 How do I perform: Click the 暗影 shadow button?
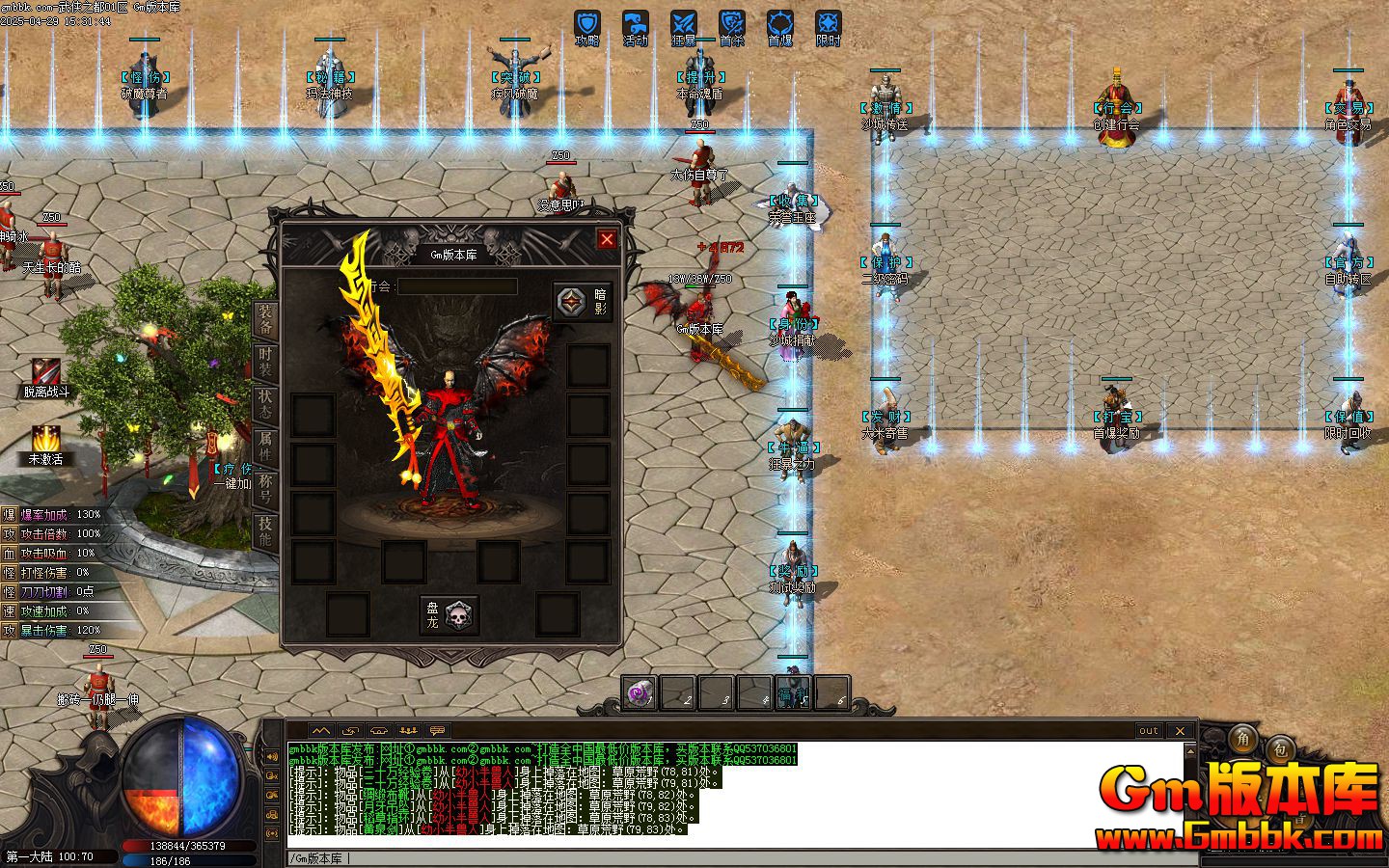583,302
